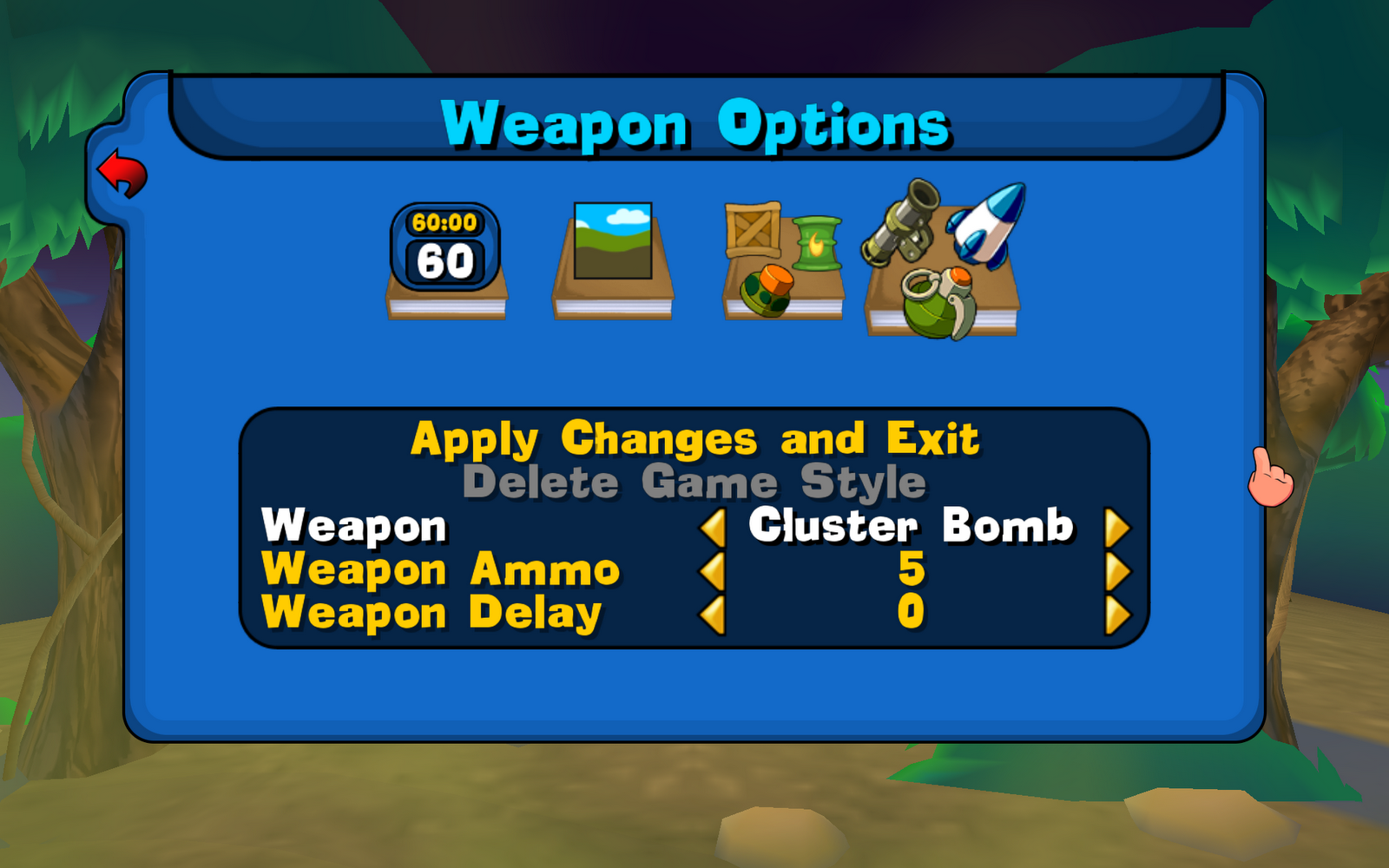Open the landscape options book
1389x868 pixels.
(612, 252)
